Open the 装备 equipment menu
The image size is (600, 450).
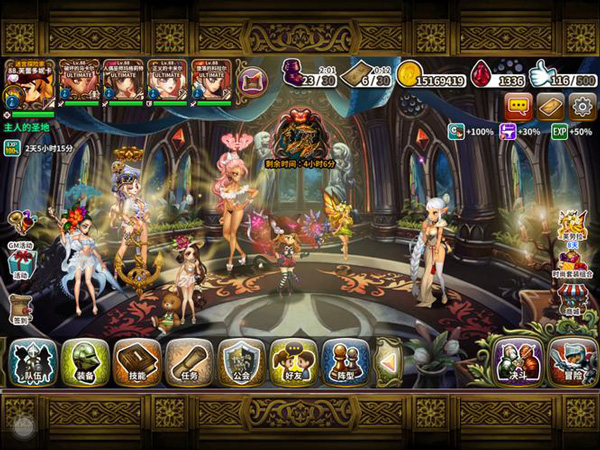84,361
